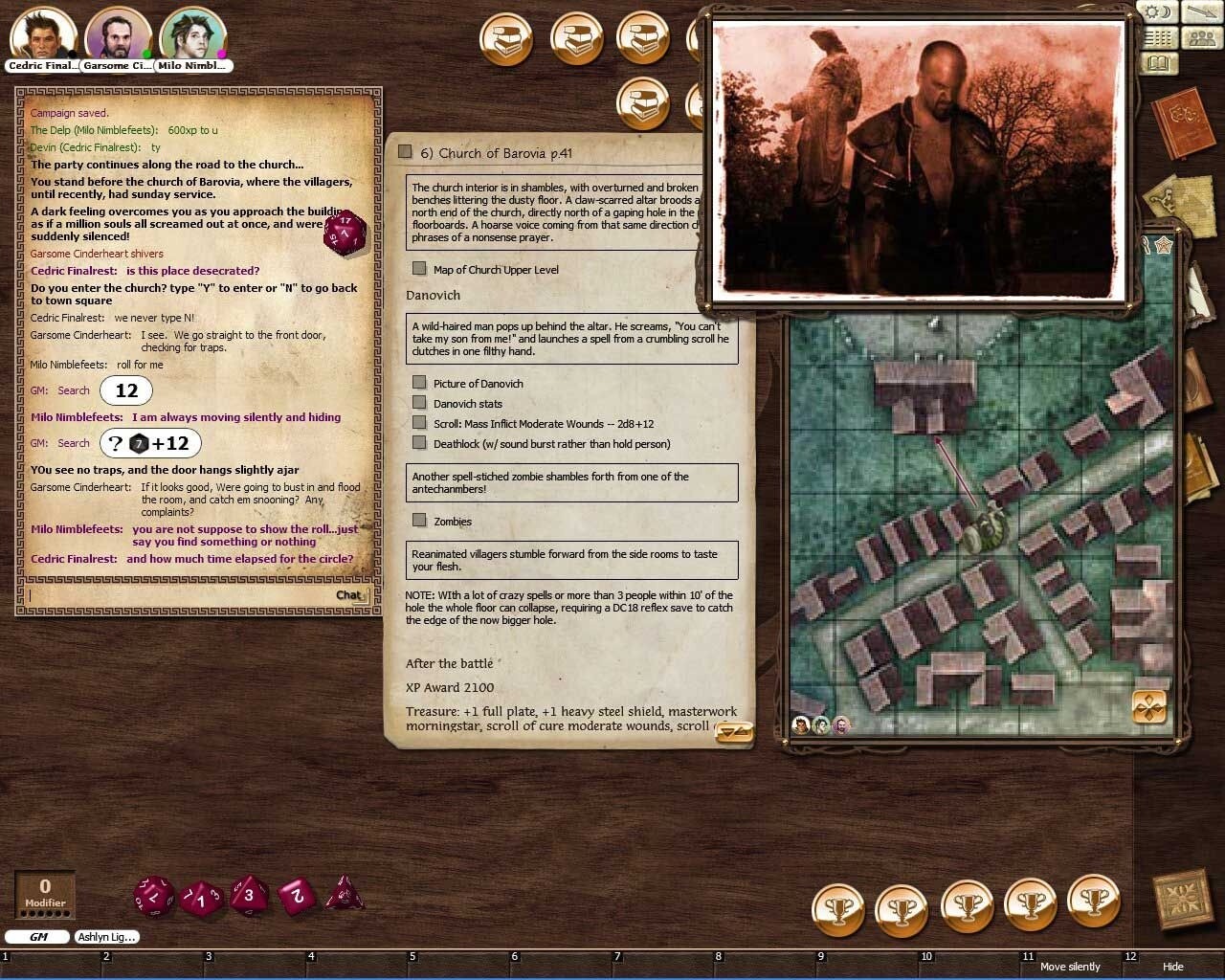
Task: Open the Party Sheet people icon
Action: pos(1201,38)
